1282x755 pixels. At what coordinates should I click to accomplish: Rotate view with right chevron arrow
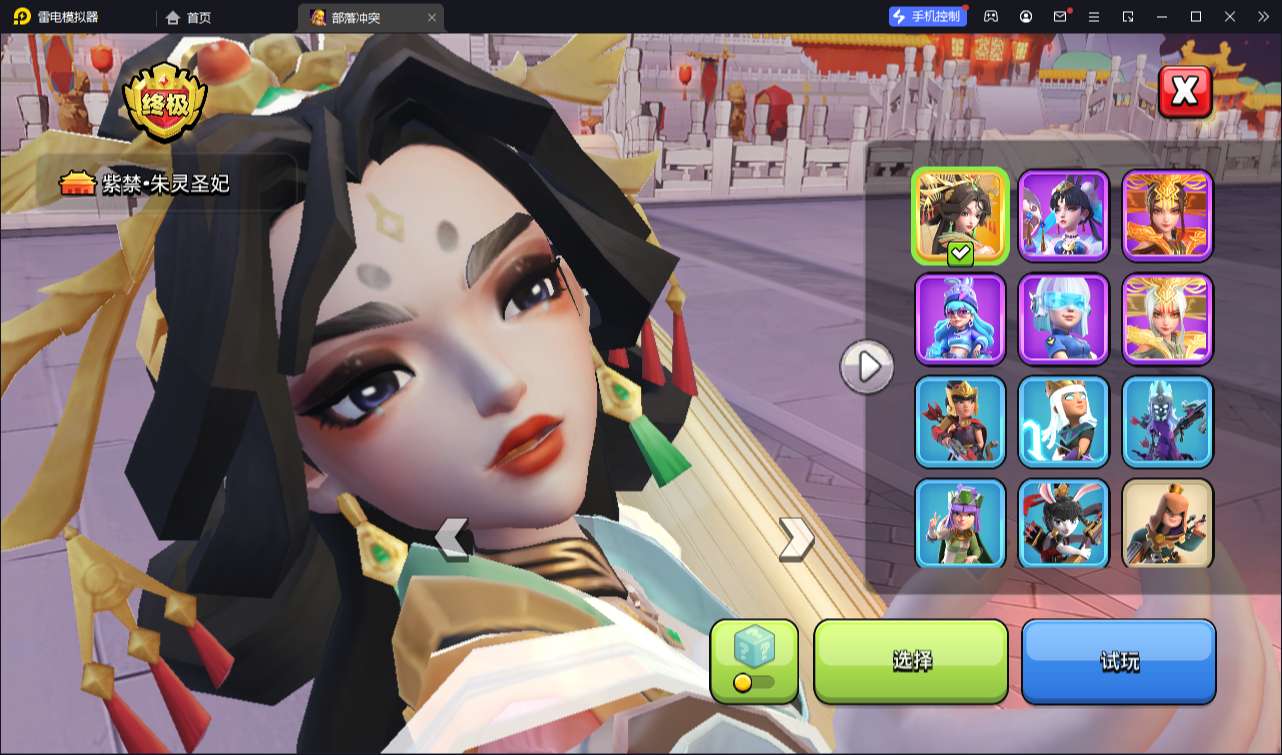pos(796,538)
